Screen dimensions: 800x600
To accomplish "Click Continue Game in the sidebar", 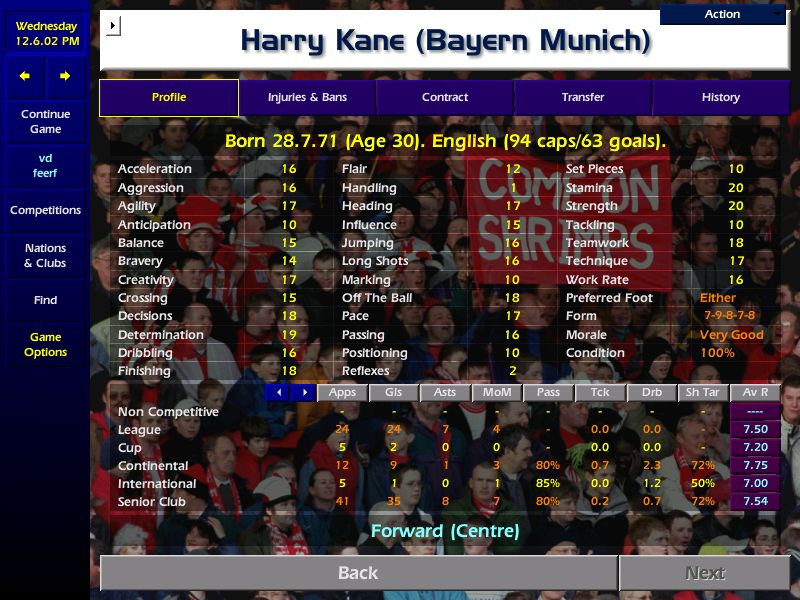I will [45, 122].
